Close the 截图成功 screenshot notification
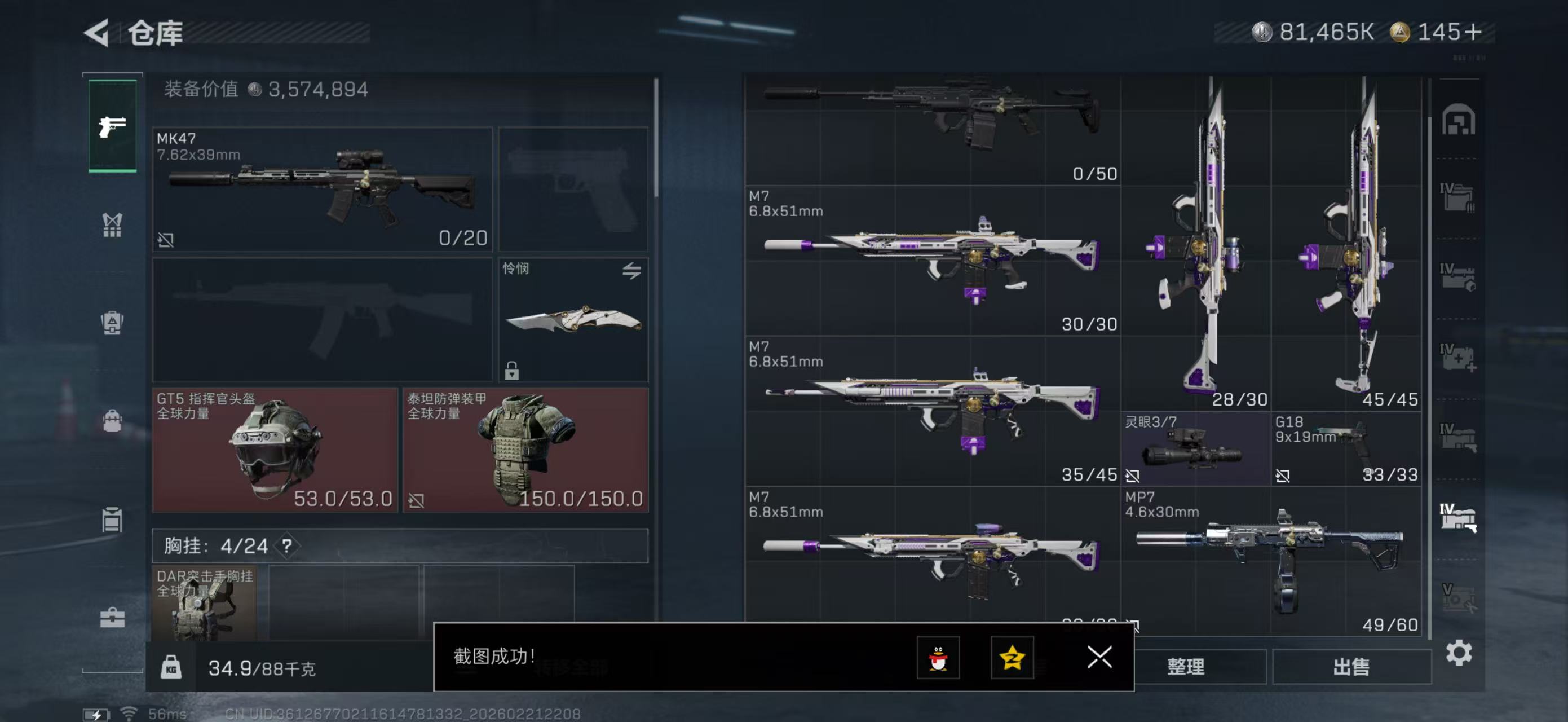 pos(1099,657)
